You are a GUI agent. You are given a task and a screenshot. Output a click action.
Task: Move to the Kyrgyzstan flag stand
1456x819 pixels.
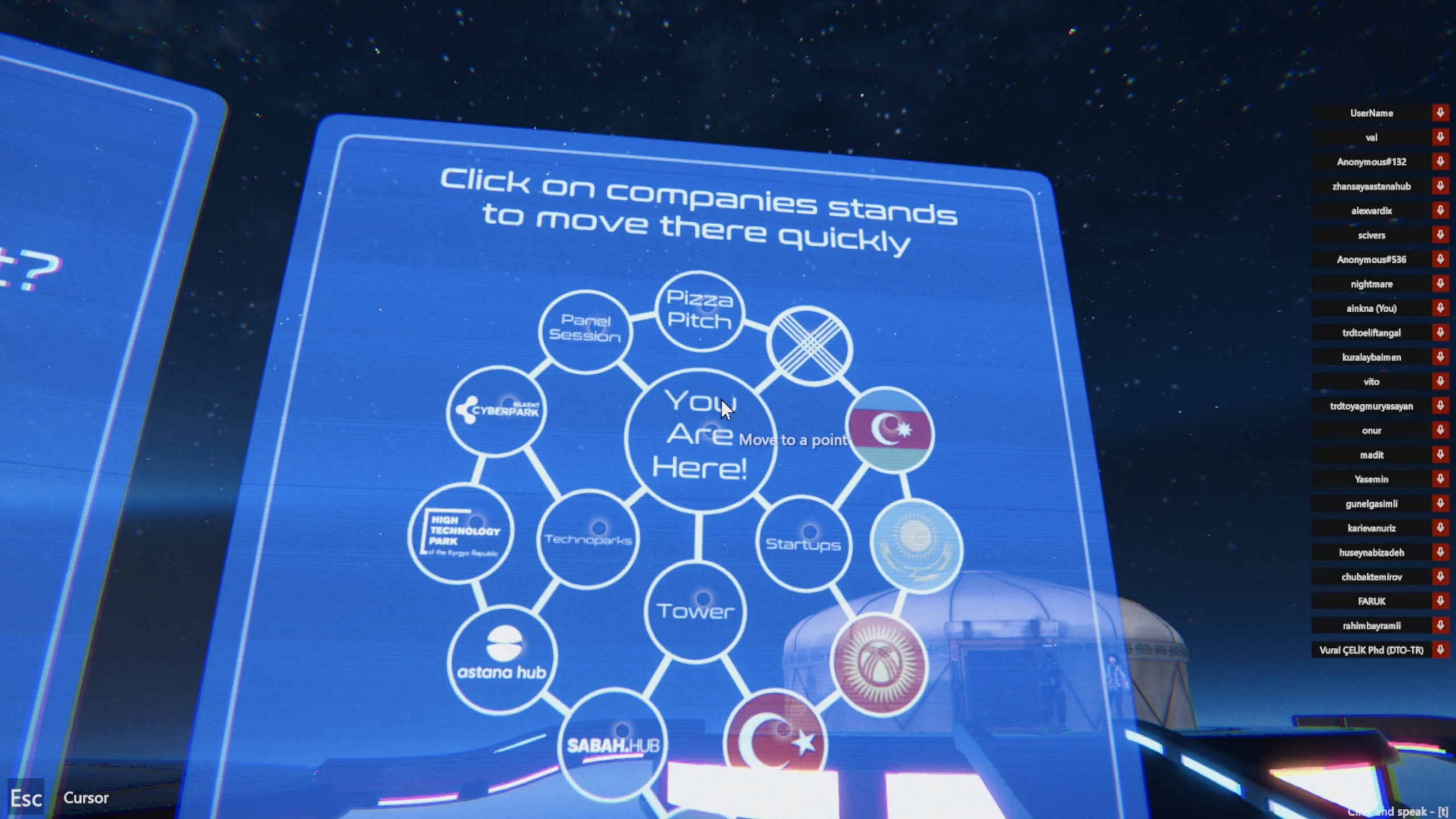(x=879, y=665)
